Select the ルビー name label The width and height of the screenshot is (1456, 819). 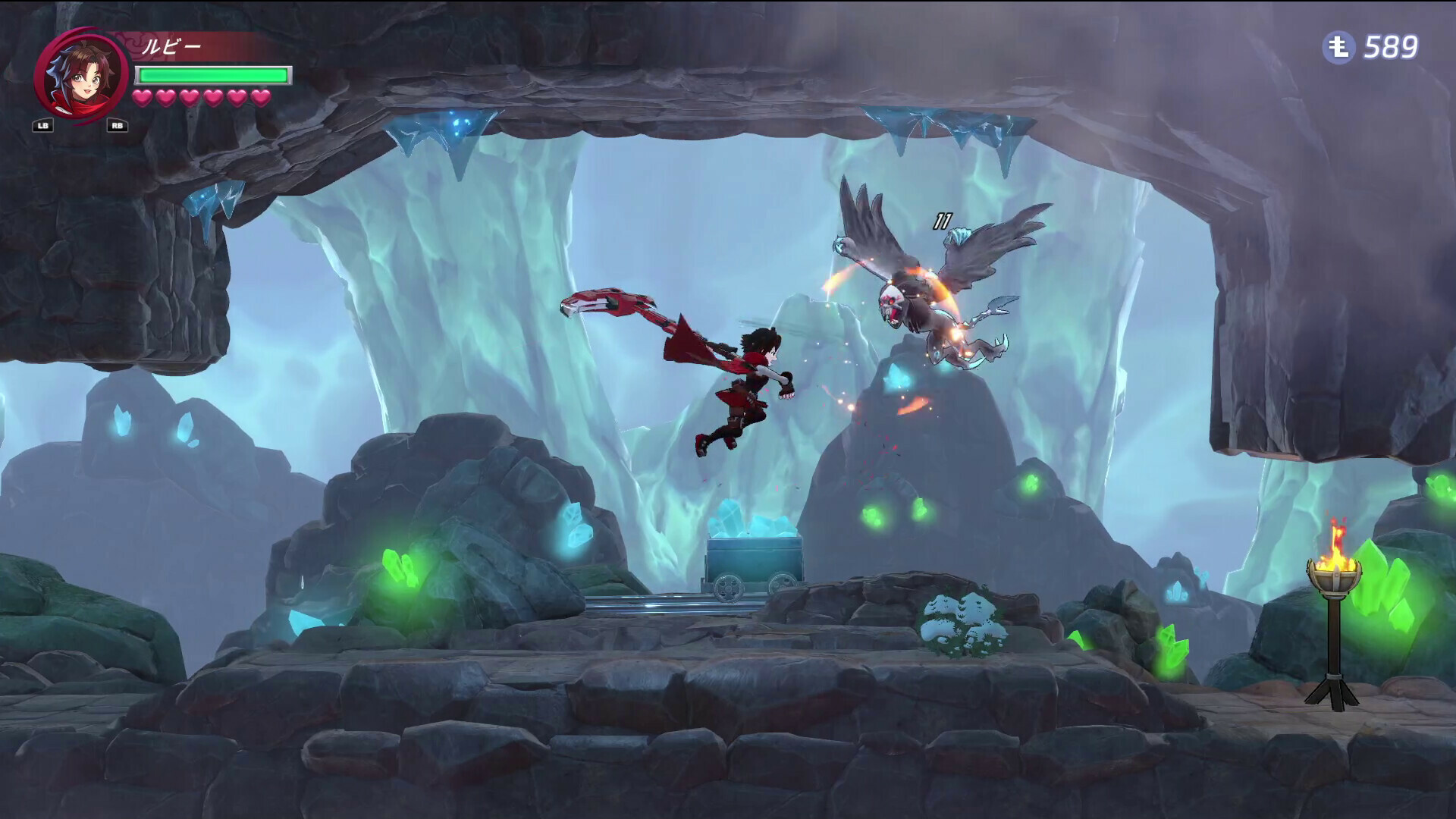coord(174,44)
